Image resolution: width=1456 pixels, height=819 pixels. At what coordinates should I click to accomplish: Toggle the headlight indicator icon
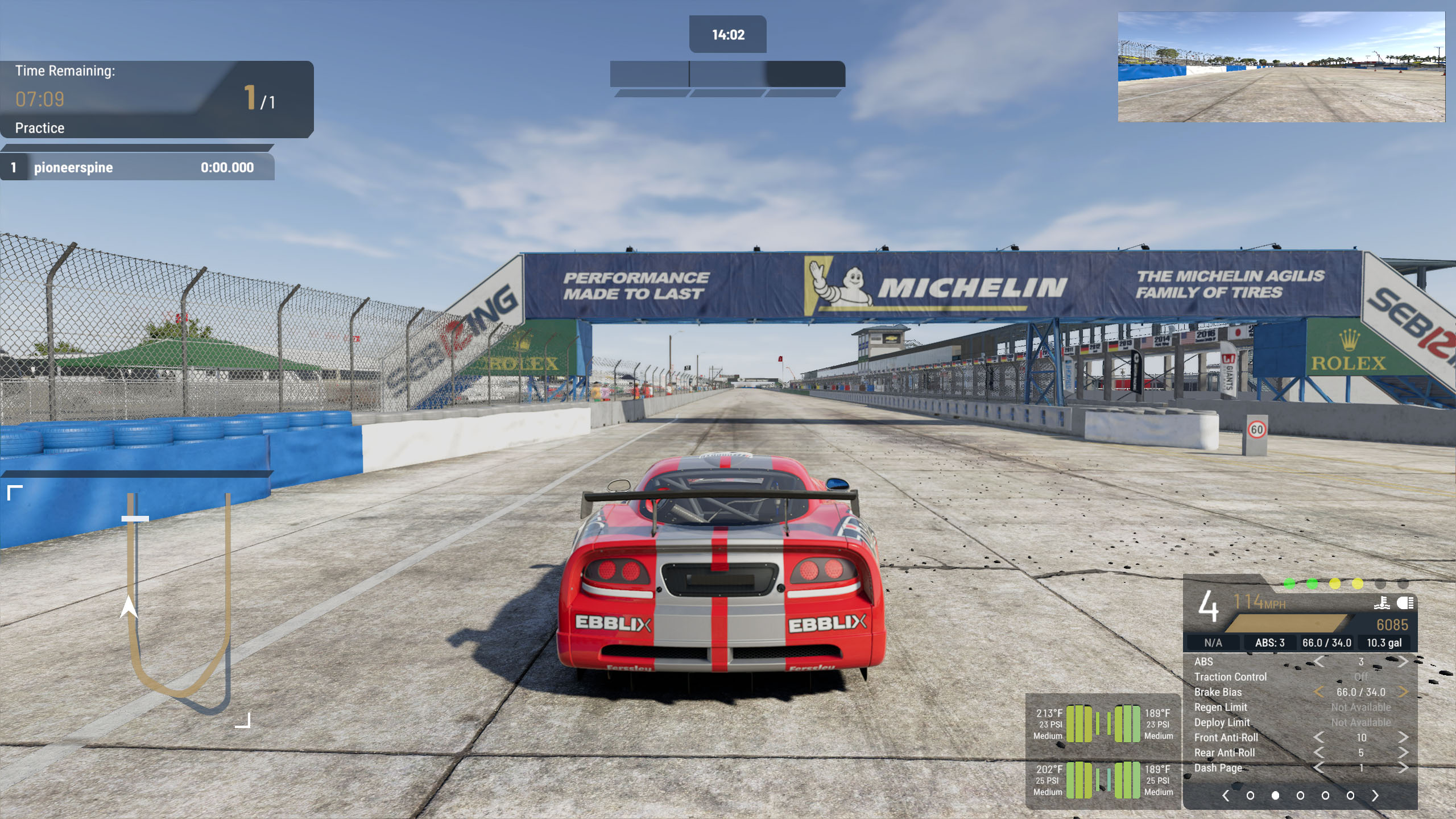pos(1405,603)
